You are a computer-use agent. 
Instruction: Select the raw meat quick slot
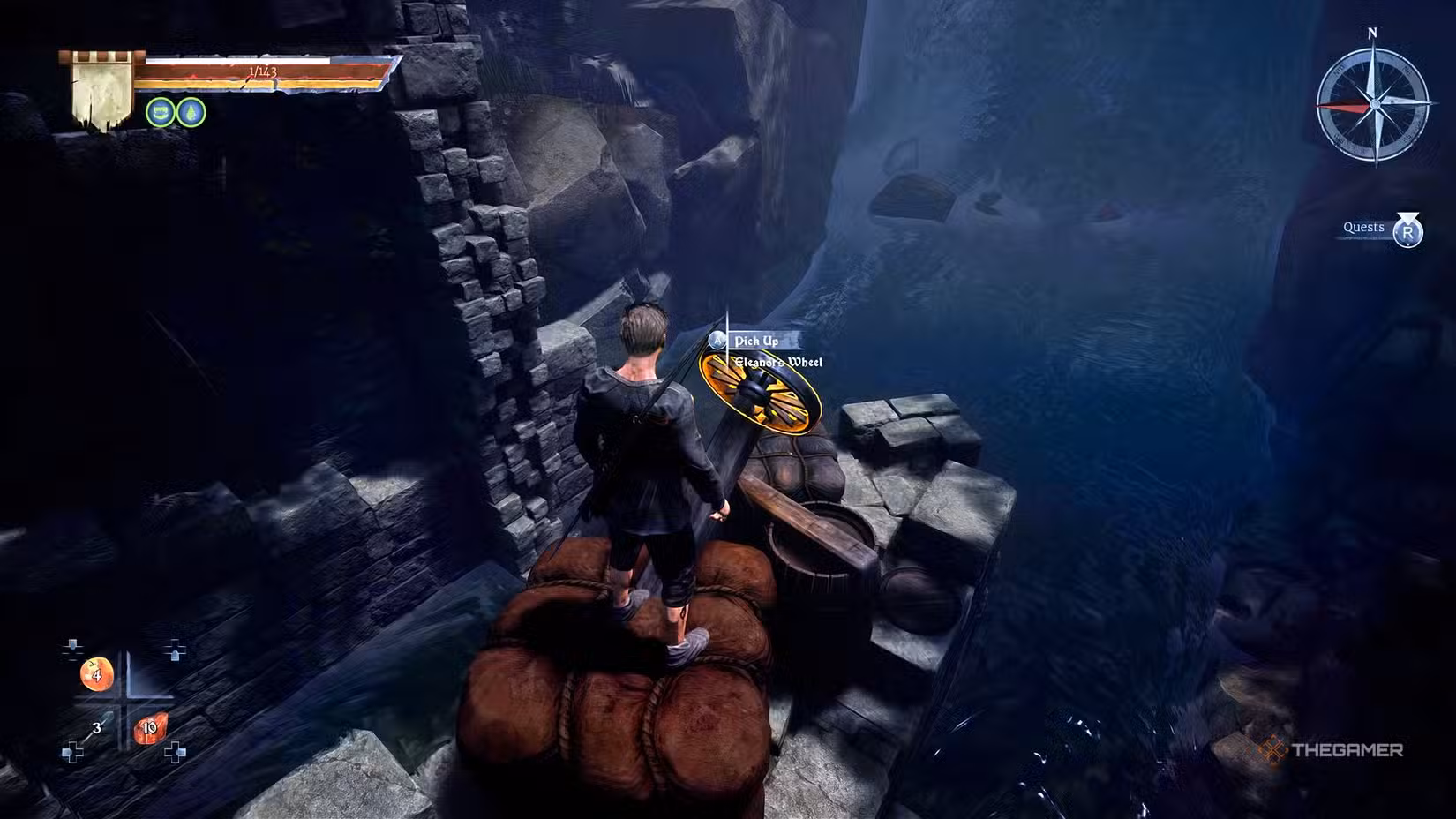pos(149,729)
